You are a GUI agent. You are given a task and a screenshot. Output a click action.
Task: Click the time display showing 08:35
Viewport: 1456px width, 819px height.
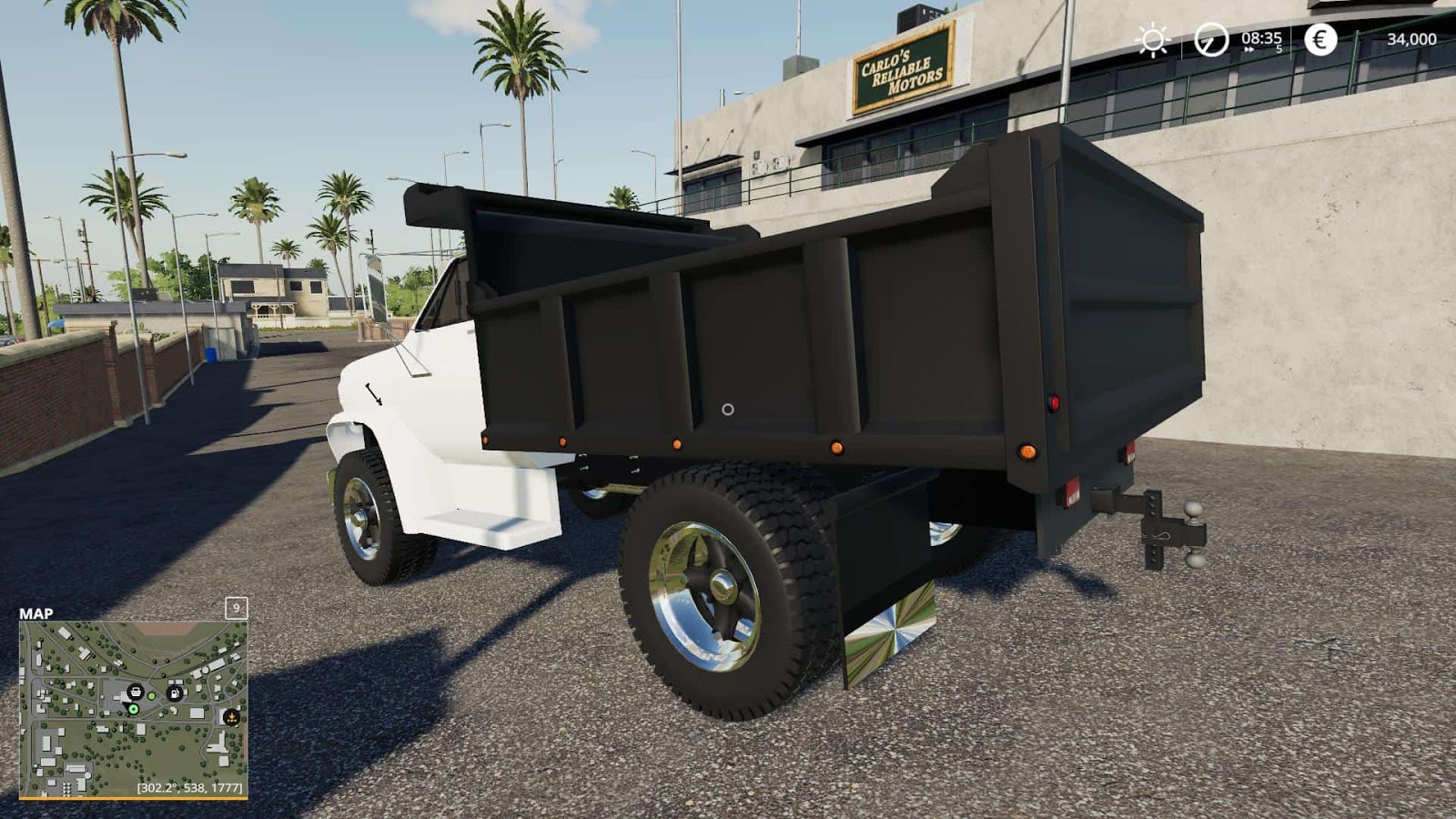(x=1261, y=39)
